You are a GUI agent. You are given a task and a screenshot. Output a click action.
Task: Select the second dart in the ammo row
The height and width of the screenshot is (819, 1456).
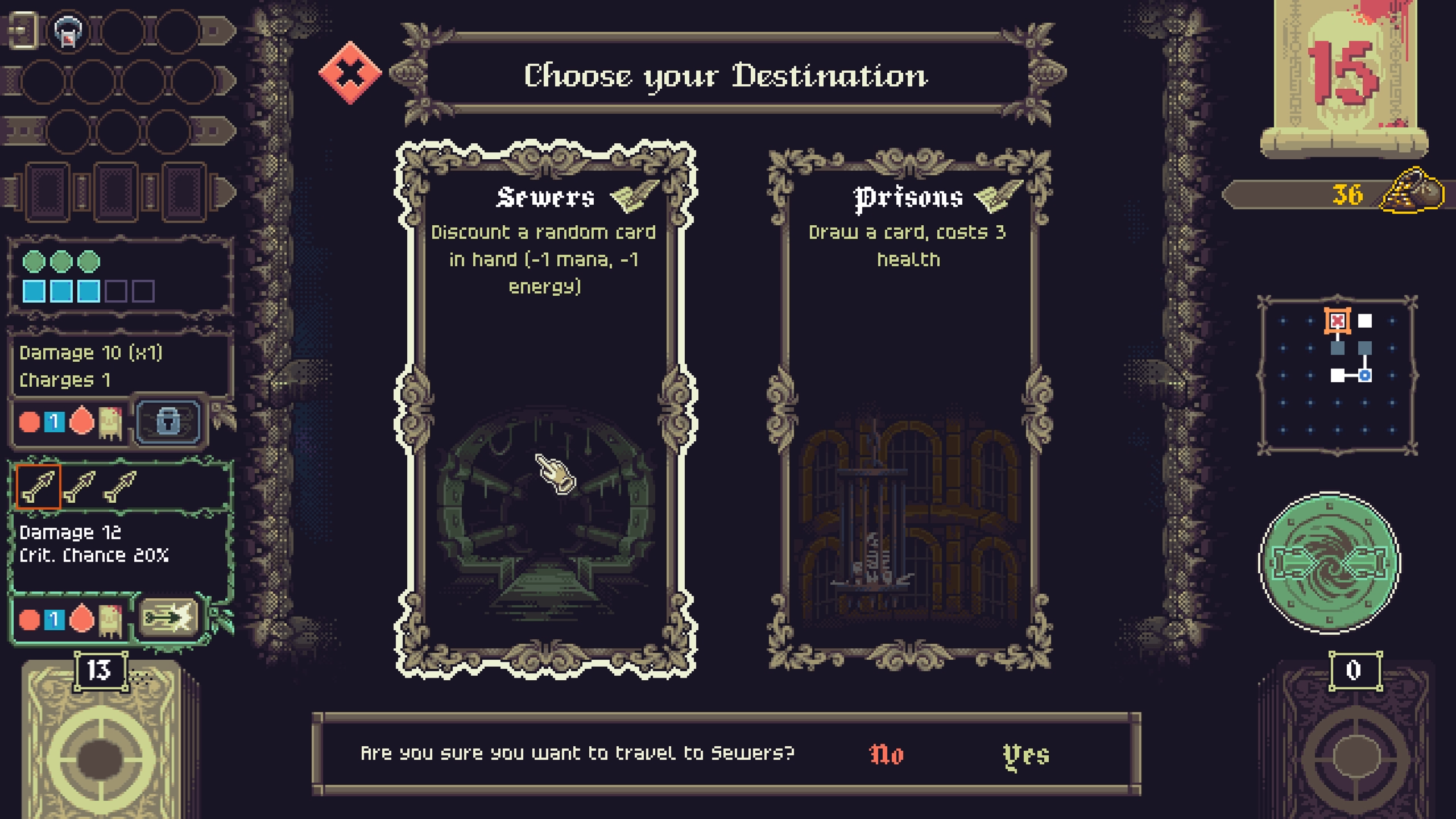pyautogui.click(x=80, y=486)
